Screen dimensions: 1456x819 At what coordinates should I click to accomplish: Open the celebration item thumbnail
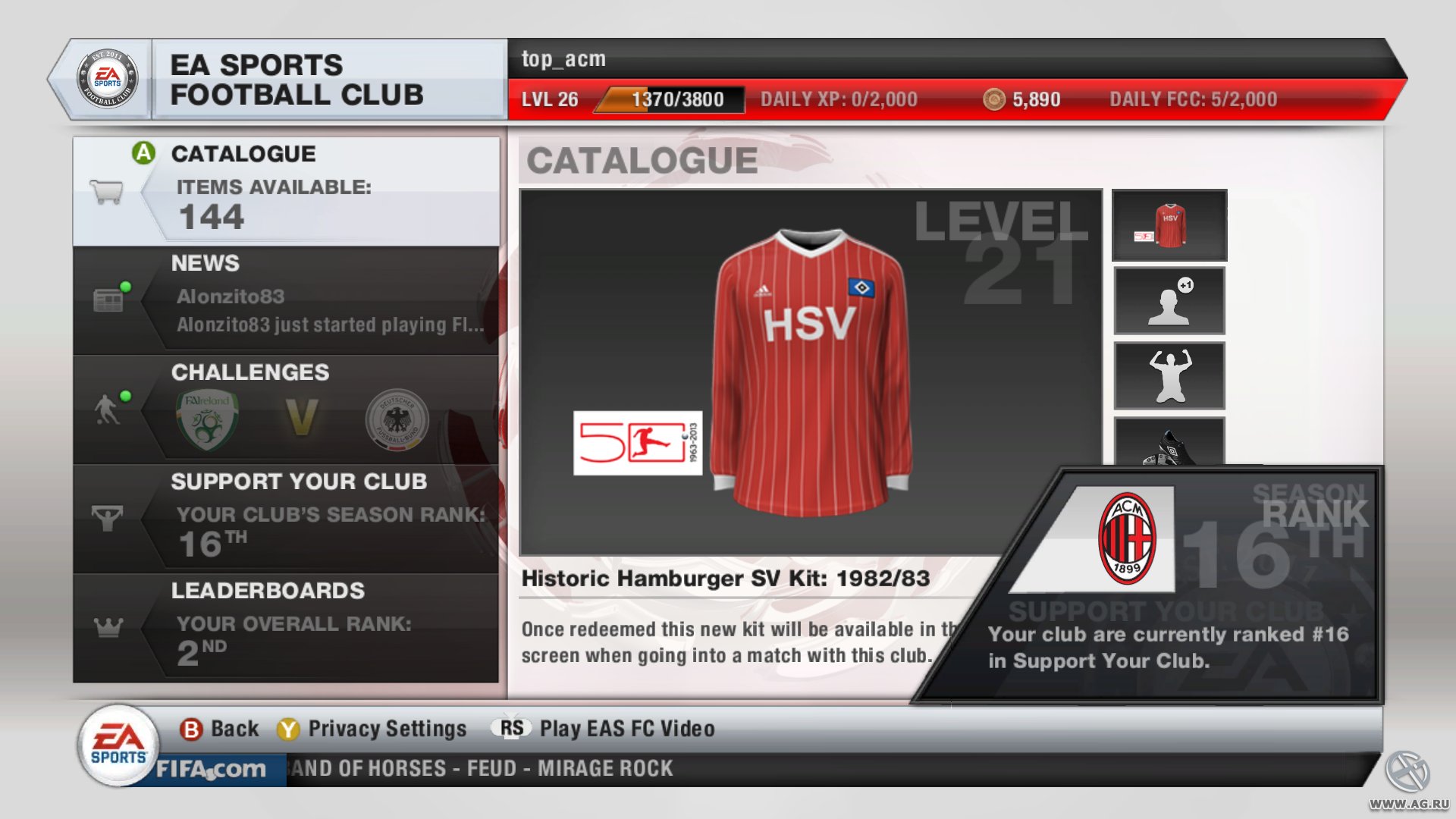click(1168, 375)
